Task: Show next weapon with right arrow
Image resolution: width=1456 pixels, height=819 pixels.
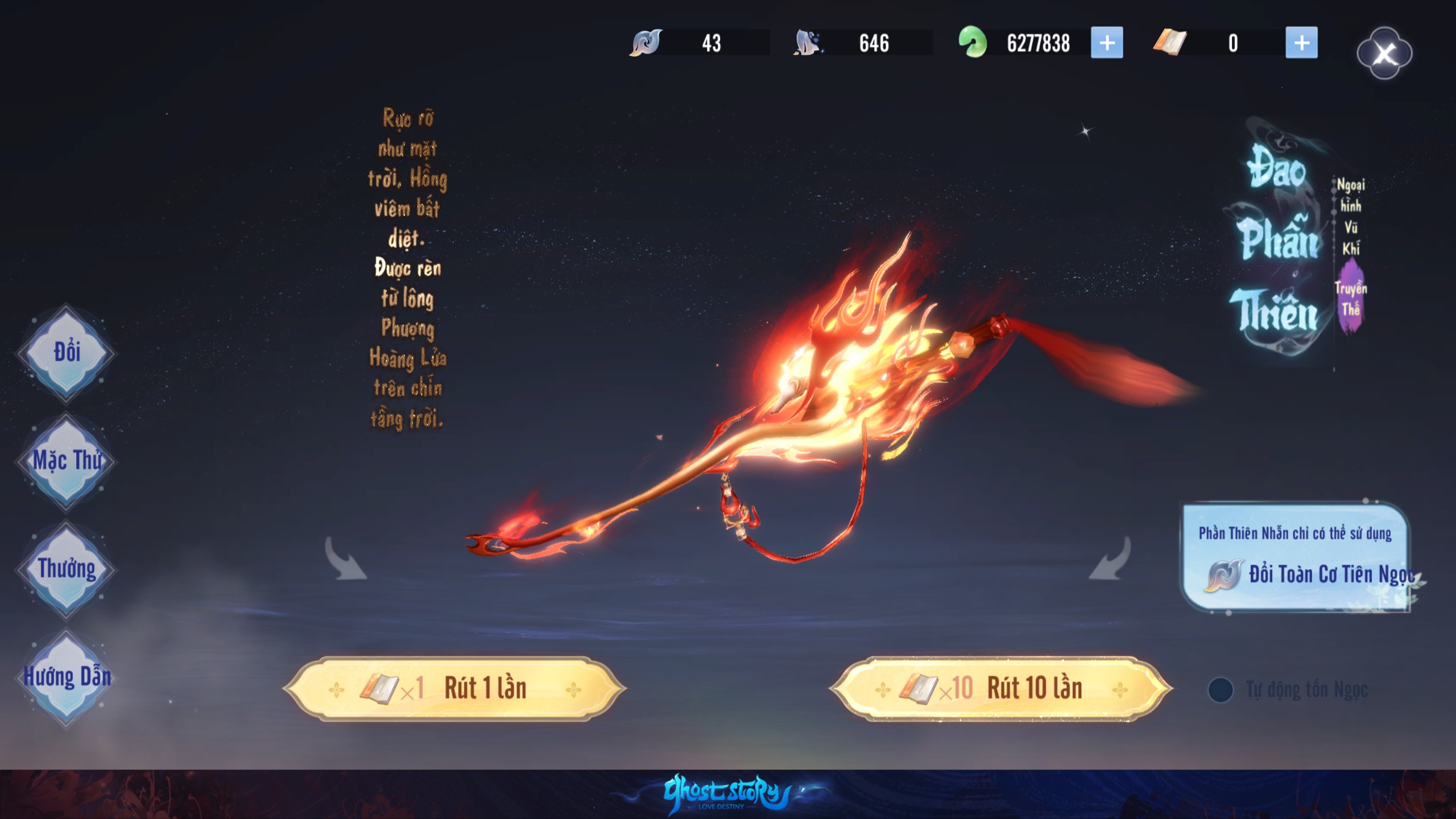Action: [1110, 559]
